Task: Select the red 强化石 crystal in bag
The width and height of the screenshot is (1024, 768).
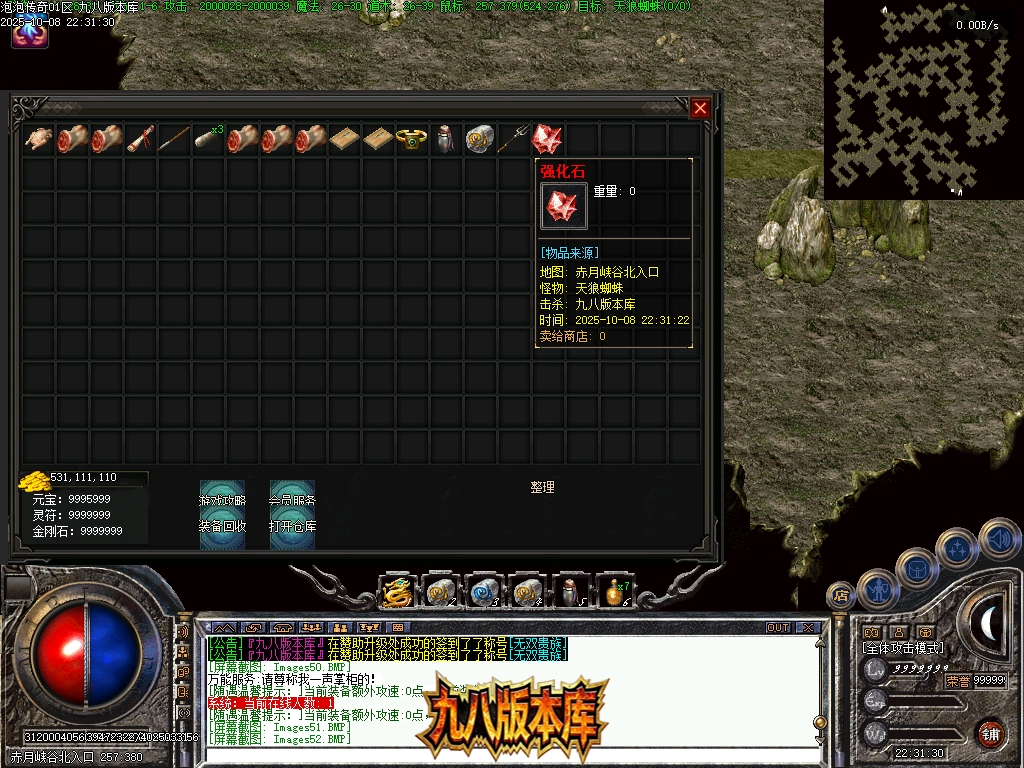Action: (547, 139)
